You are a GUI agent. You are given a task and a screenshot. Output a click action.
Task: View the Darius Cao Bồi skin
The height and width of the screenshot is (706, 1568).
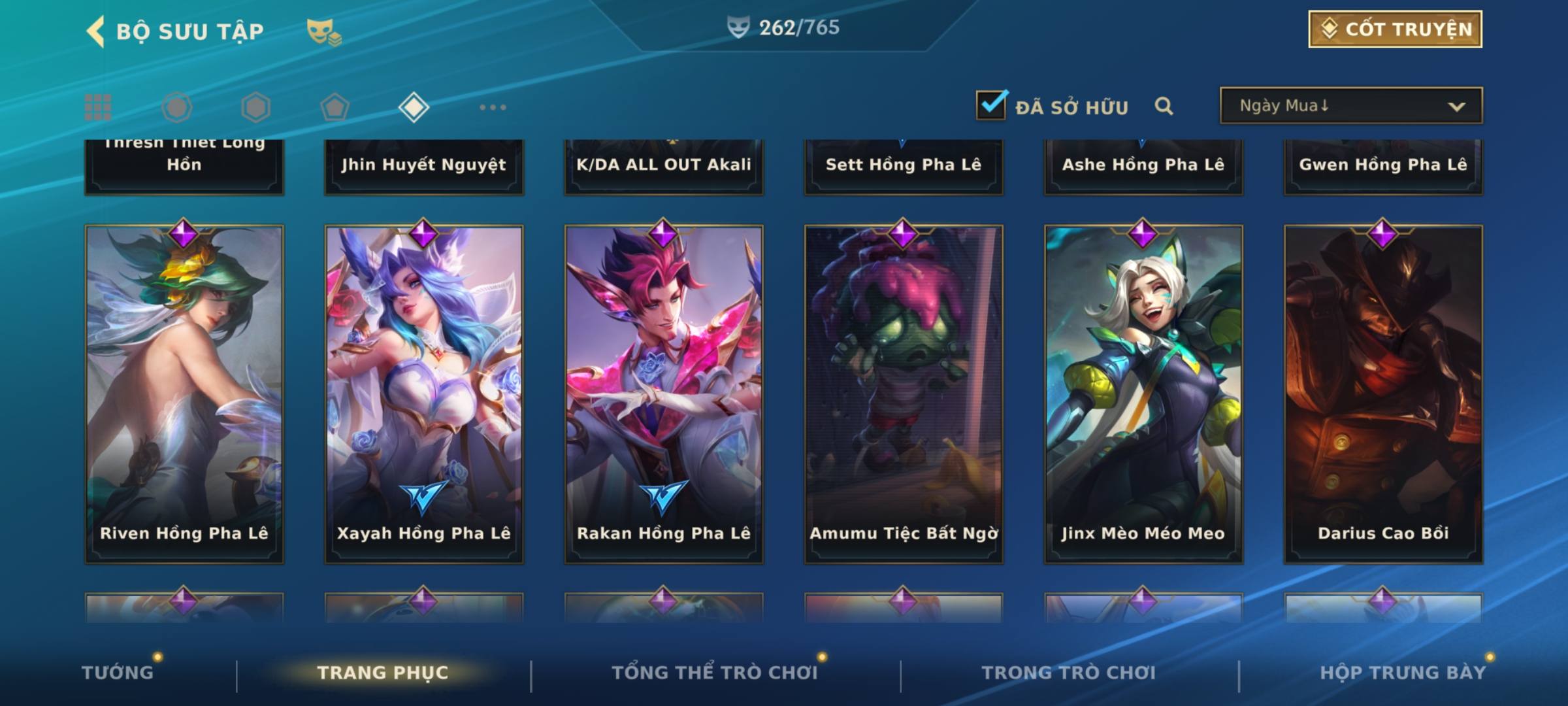pos(1383,392)
